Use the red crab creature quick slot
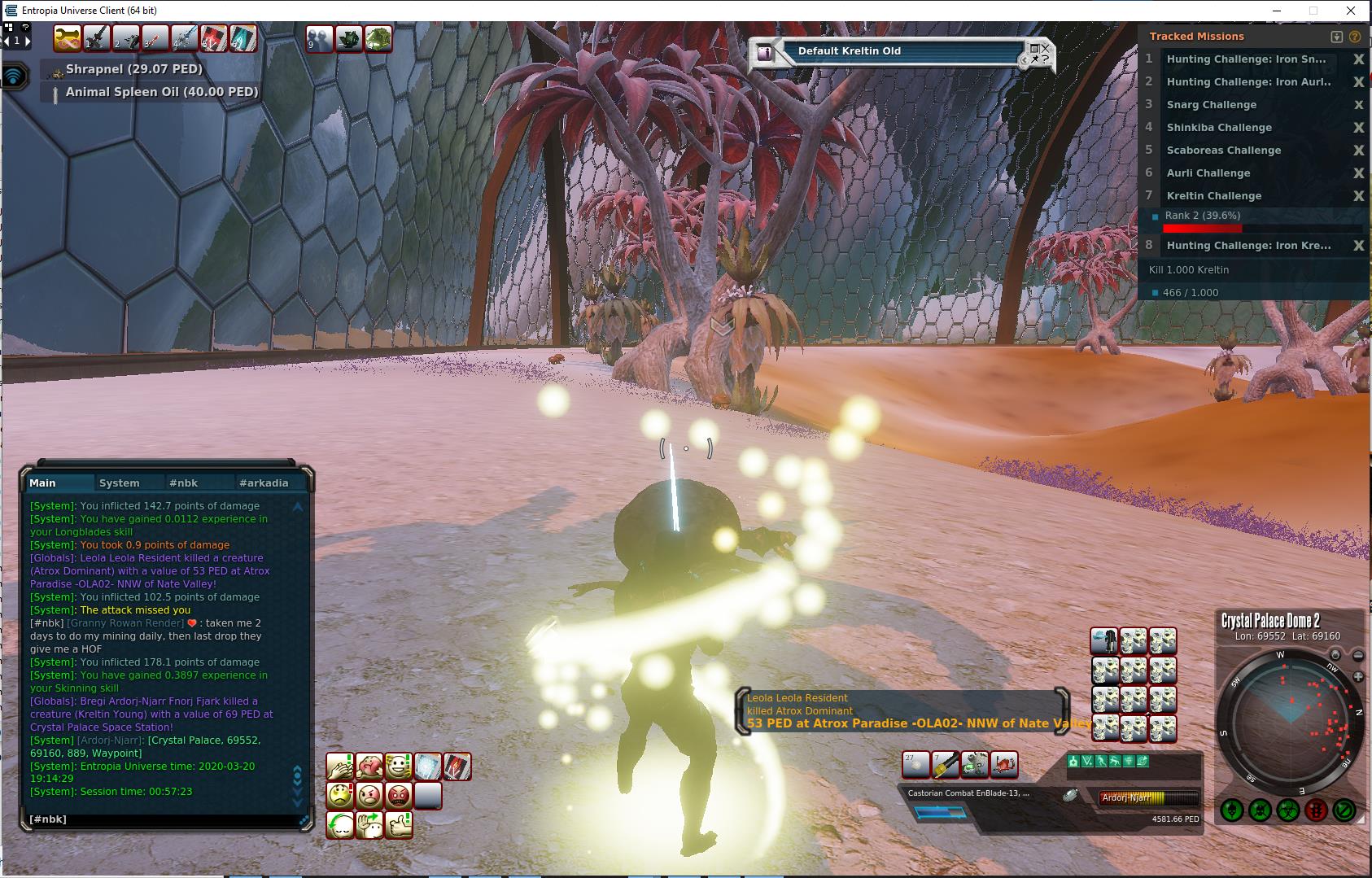 [x=1005, y=765]
